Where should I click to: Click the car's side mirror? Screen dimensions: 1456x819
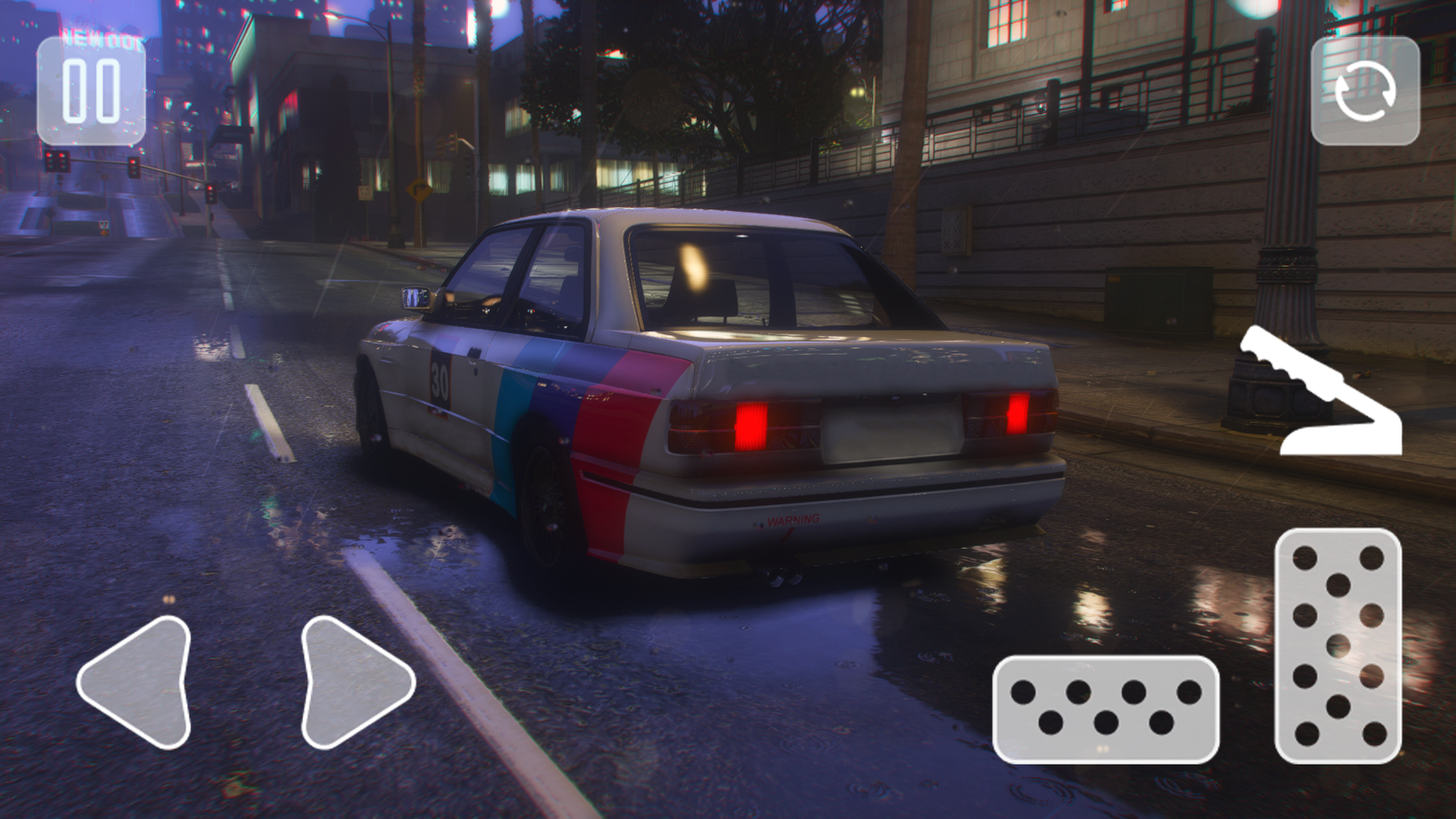click(414, 299)
